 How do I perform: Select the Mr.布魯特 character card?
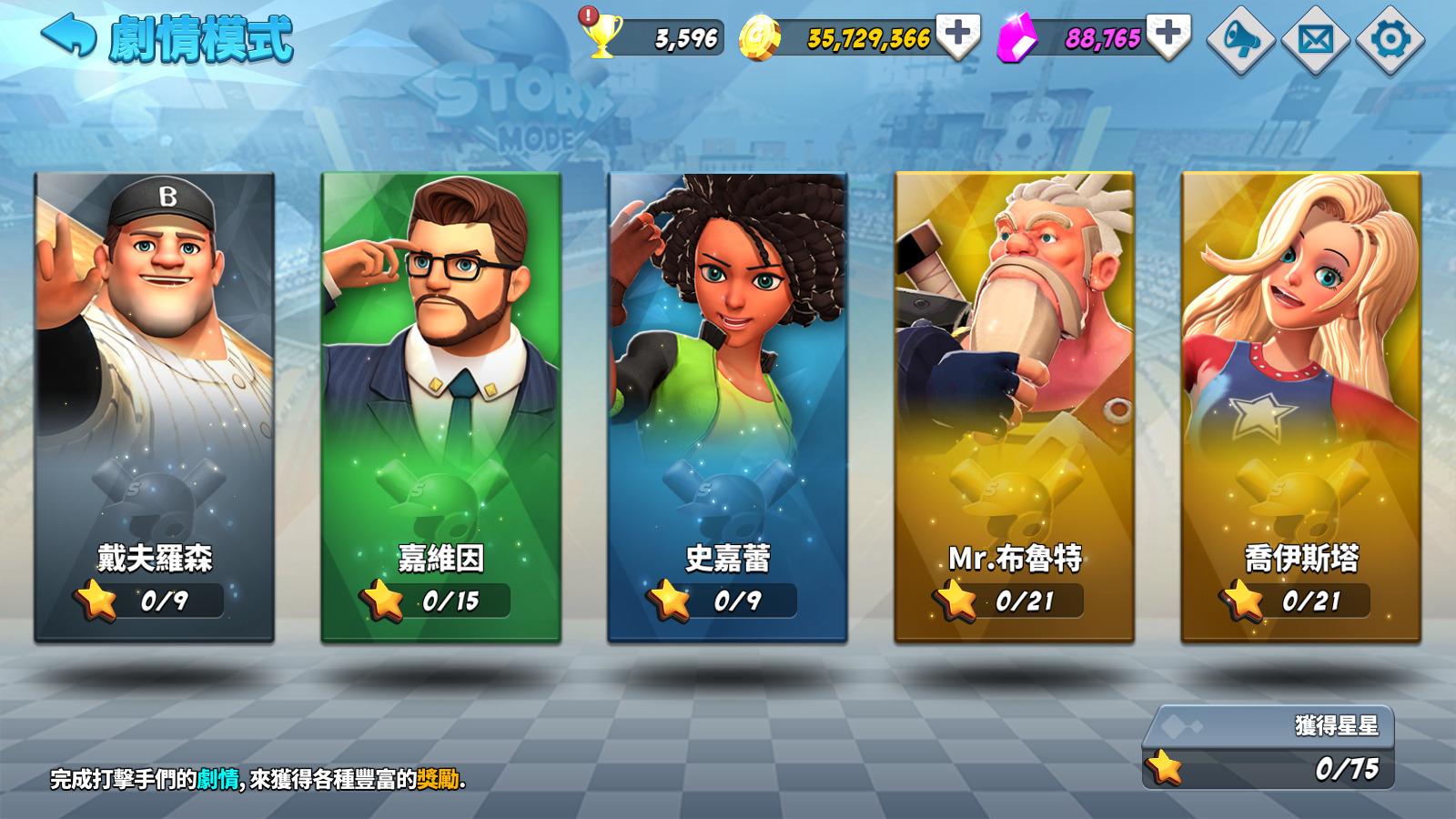tap(1017, 400)
